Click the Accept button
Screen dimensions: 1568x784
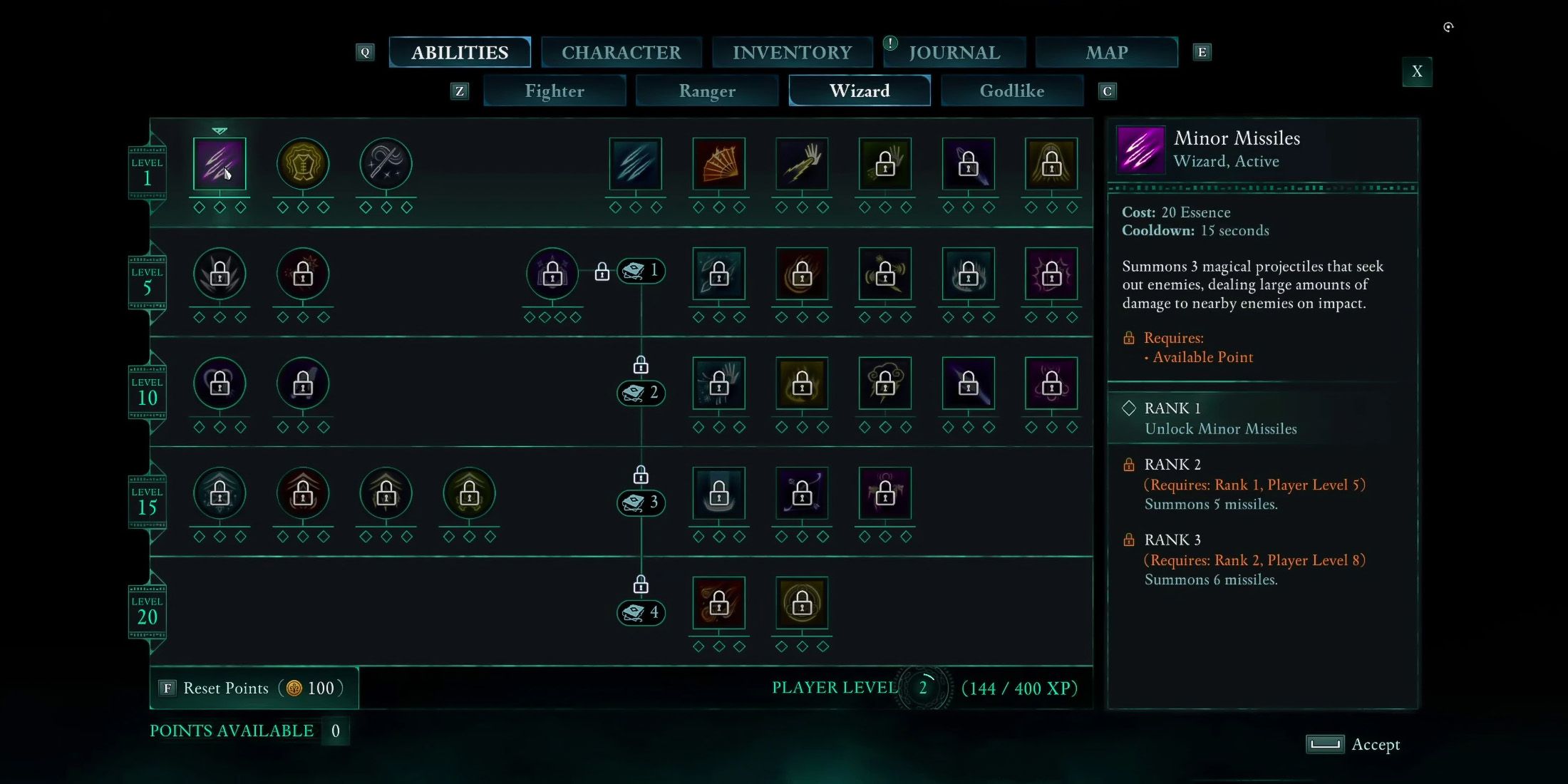tap(1353, 744)
